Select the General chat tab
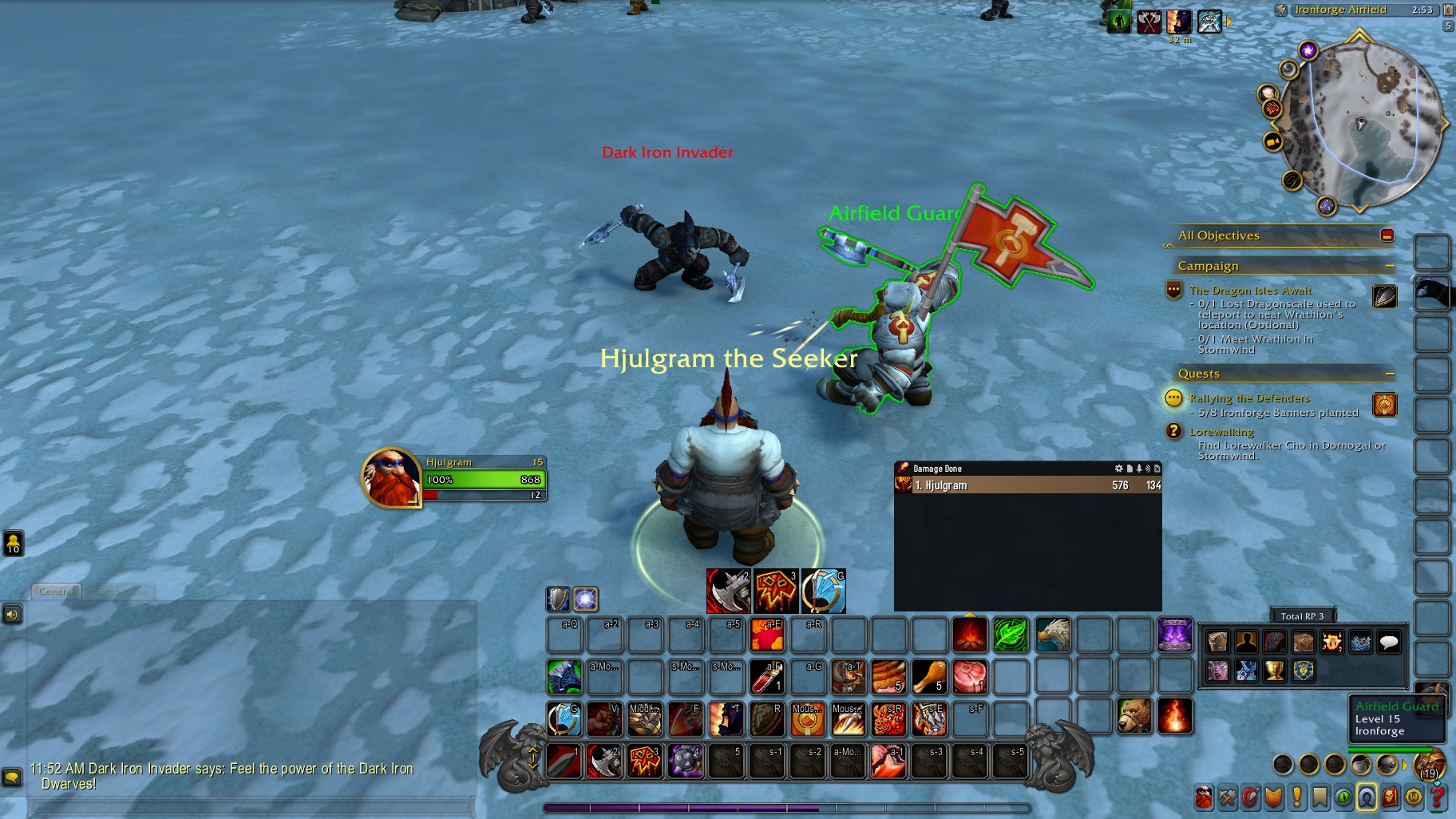The image size is (1456, 819). 56,591
